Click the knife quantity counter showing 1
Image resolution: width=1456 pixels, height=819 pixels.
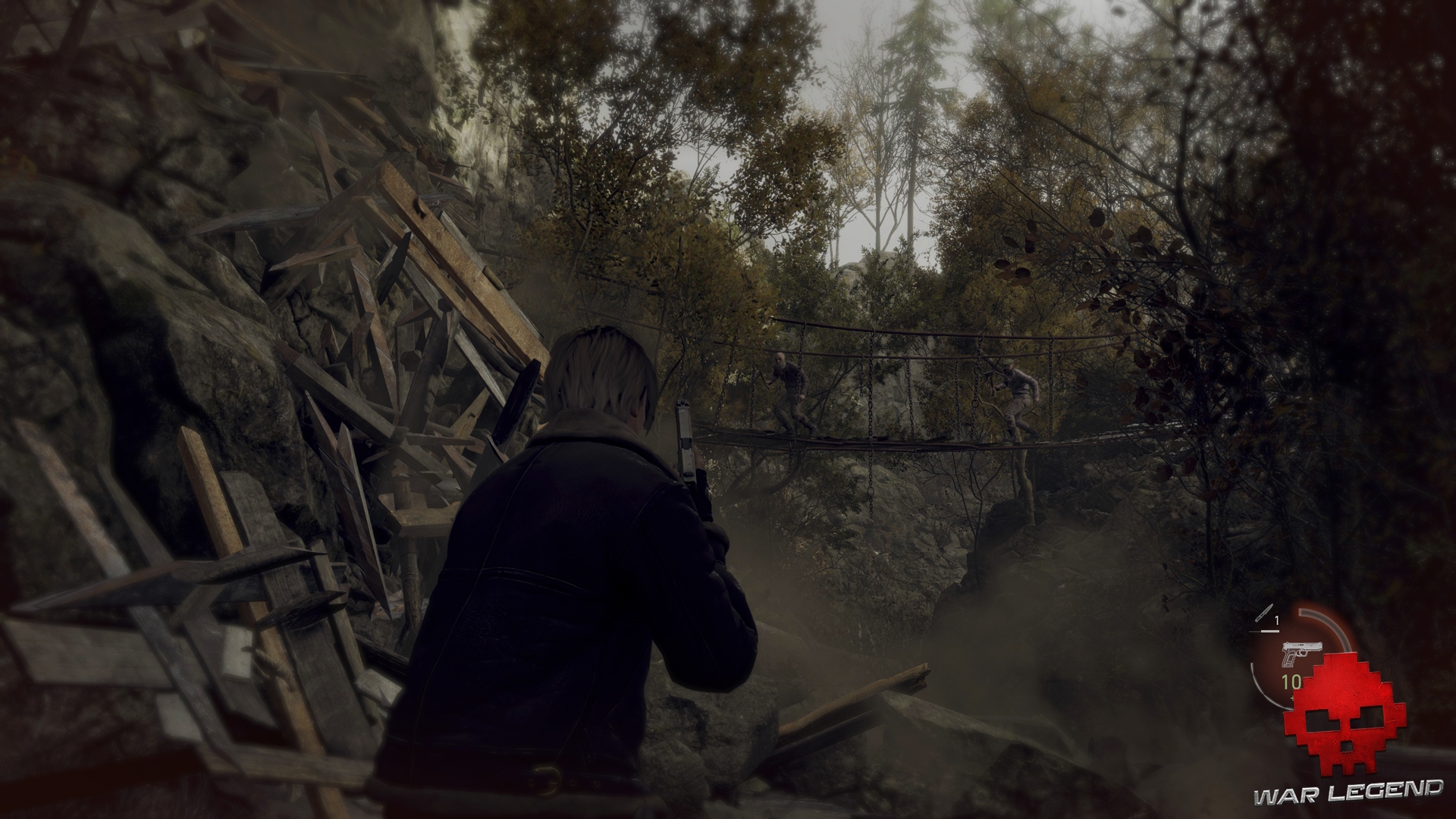[x=1276, y=620]
